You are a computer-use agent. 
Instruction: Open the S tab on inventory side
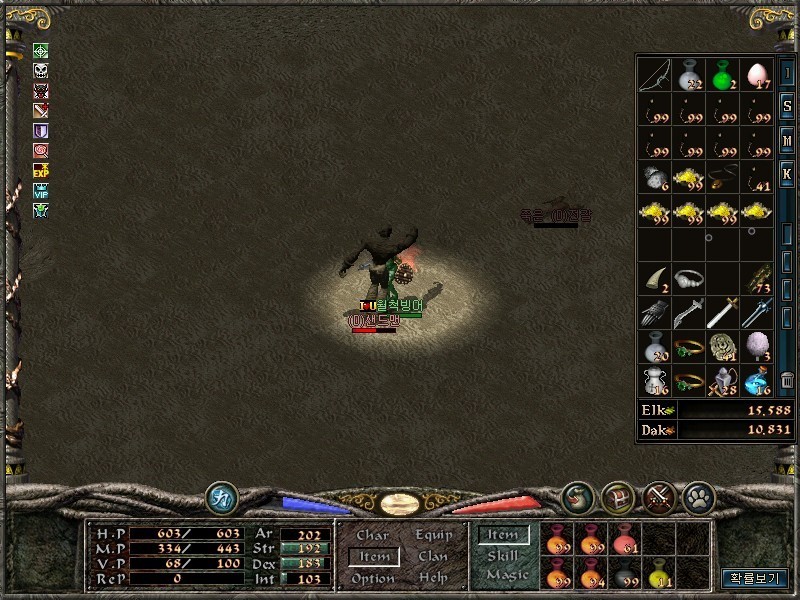787,106
